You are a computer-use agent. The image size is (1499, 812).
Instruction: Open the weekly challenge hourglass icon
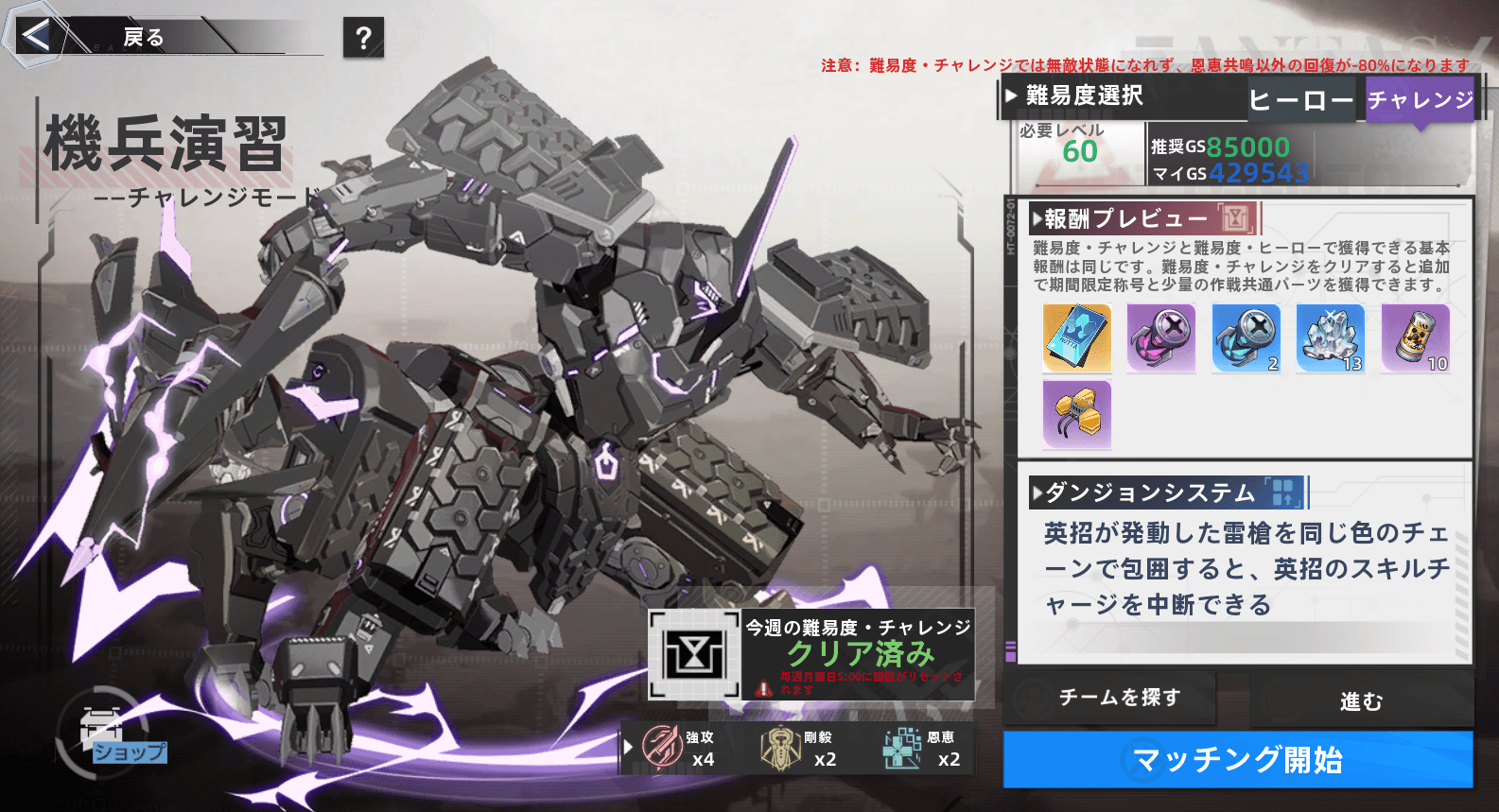coord(694,654)
